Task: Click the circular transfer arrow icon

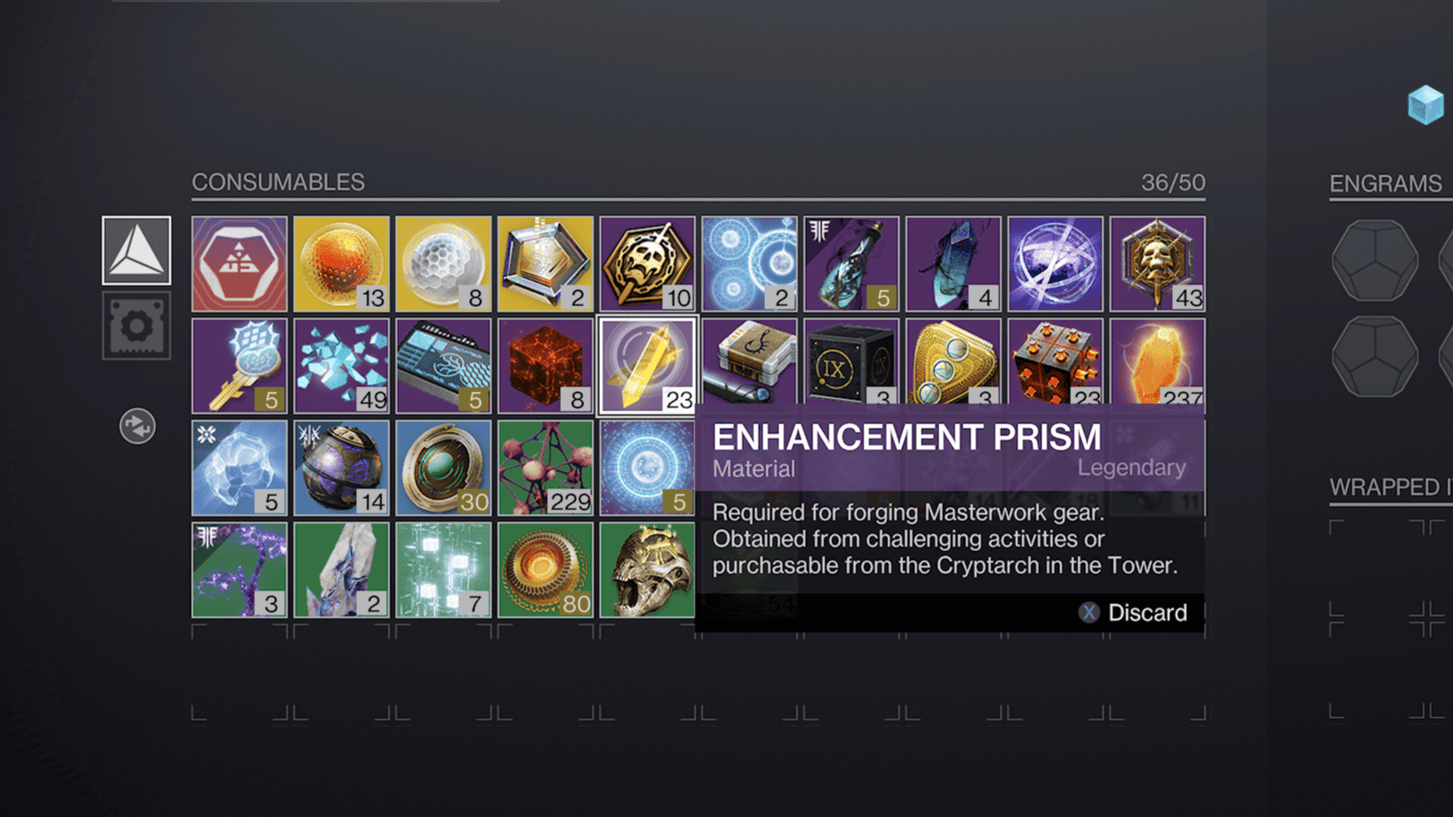Action: [x=136, y=426]
